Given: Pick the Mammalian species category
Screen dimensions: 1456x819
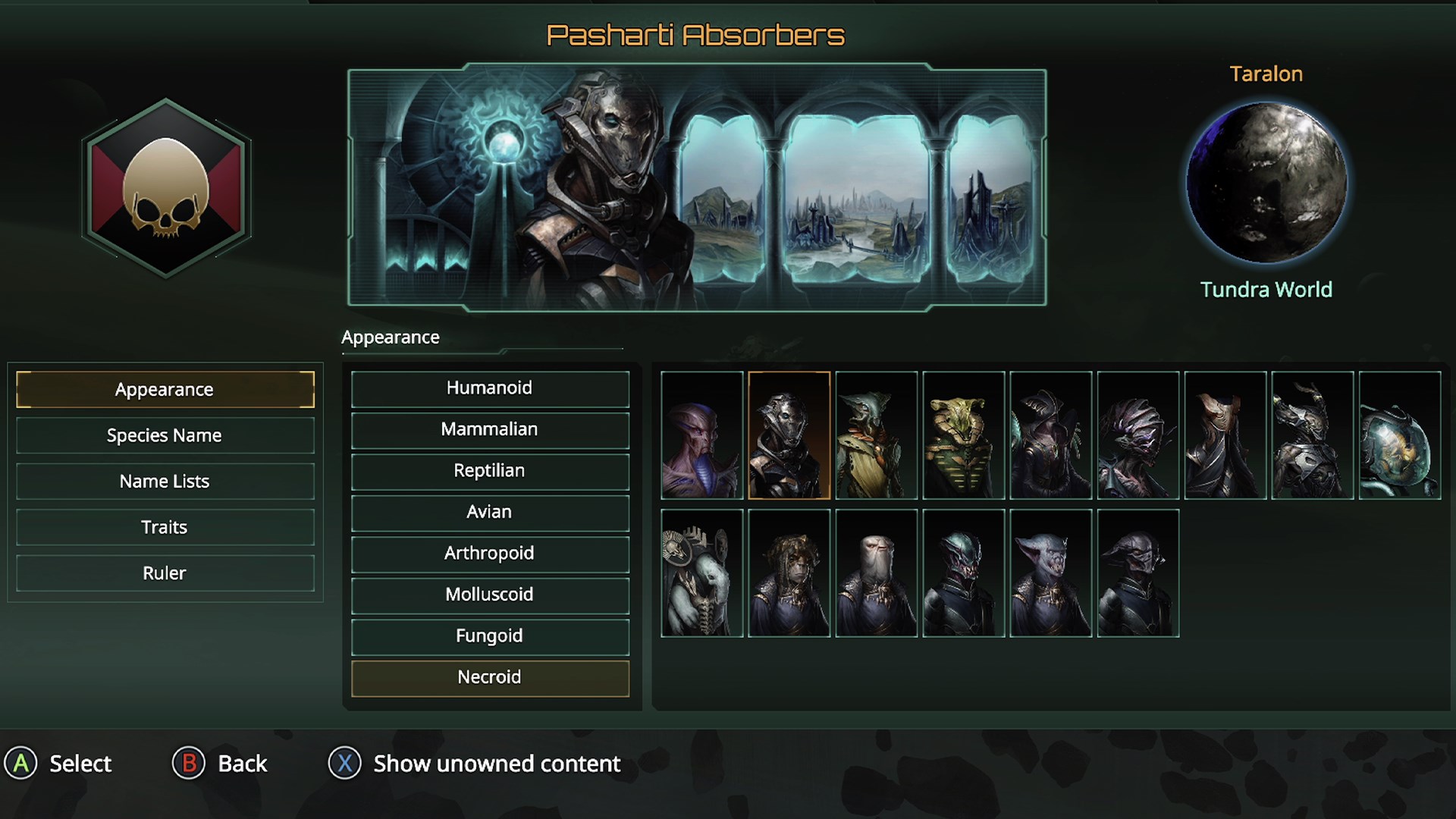Looking at the screenshot, I should click(489, 429).
